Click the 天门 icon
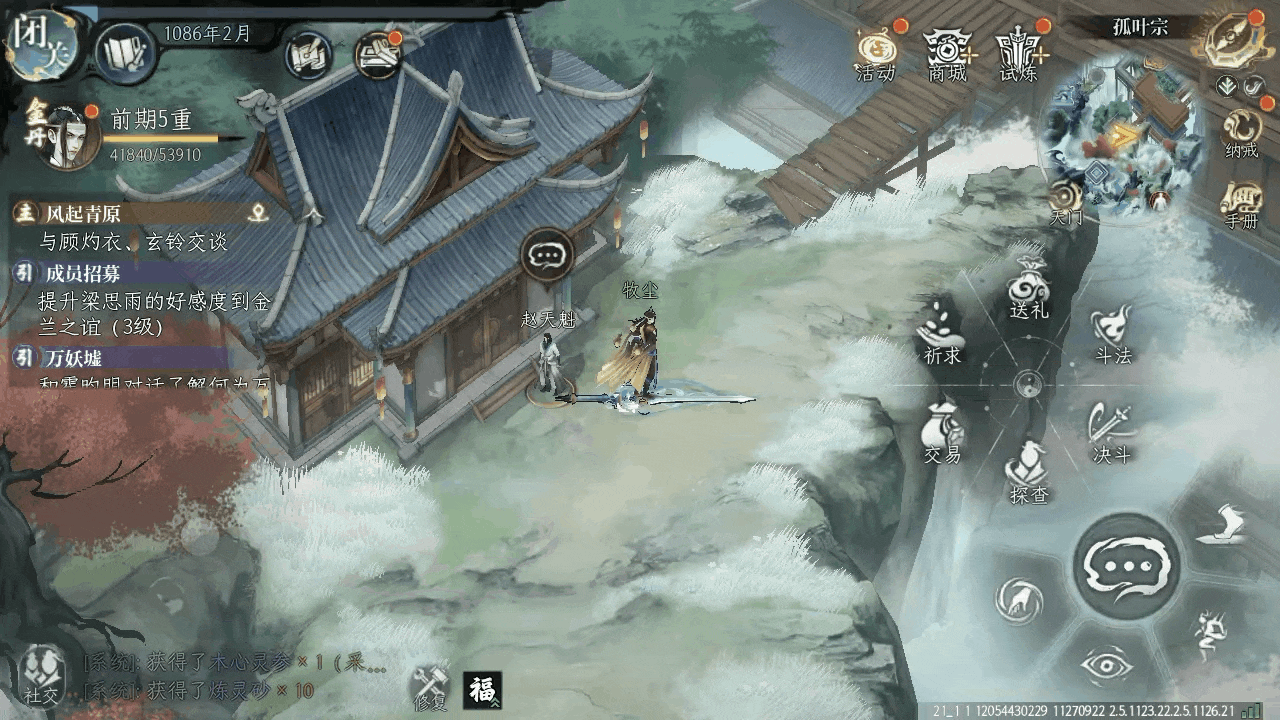The height and width of the screenshot is (720, 1280). (x=1066, y=200)
